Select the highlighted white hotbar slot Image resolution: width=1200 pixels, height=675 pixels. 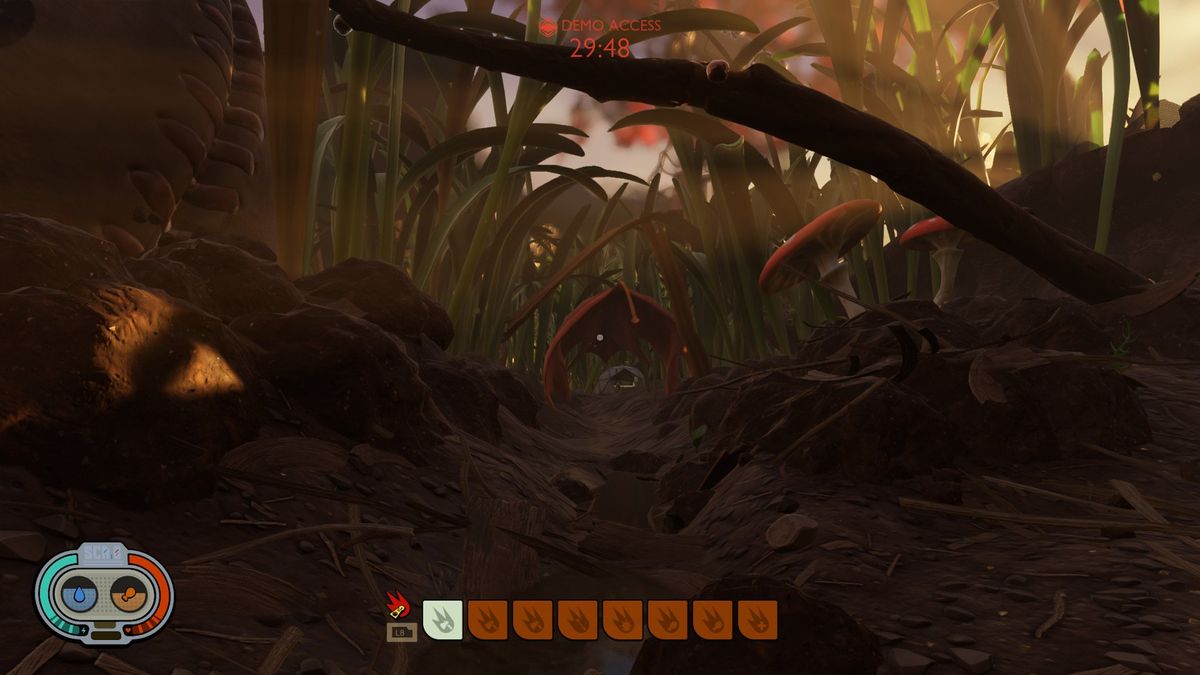click(442, 619)
